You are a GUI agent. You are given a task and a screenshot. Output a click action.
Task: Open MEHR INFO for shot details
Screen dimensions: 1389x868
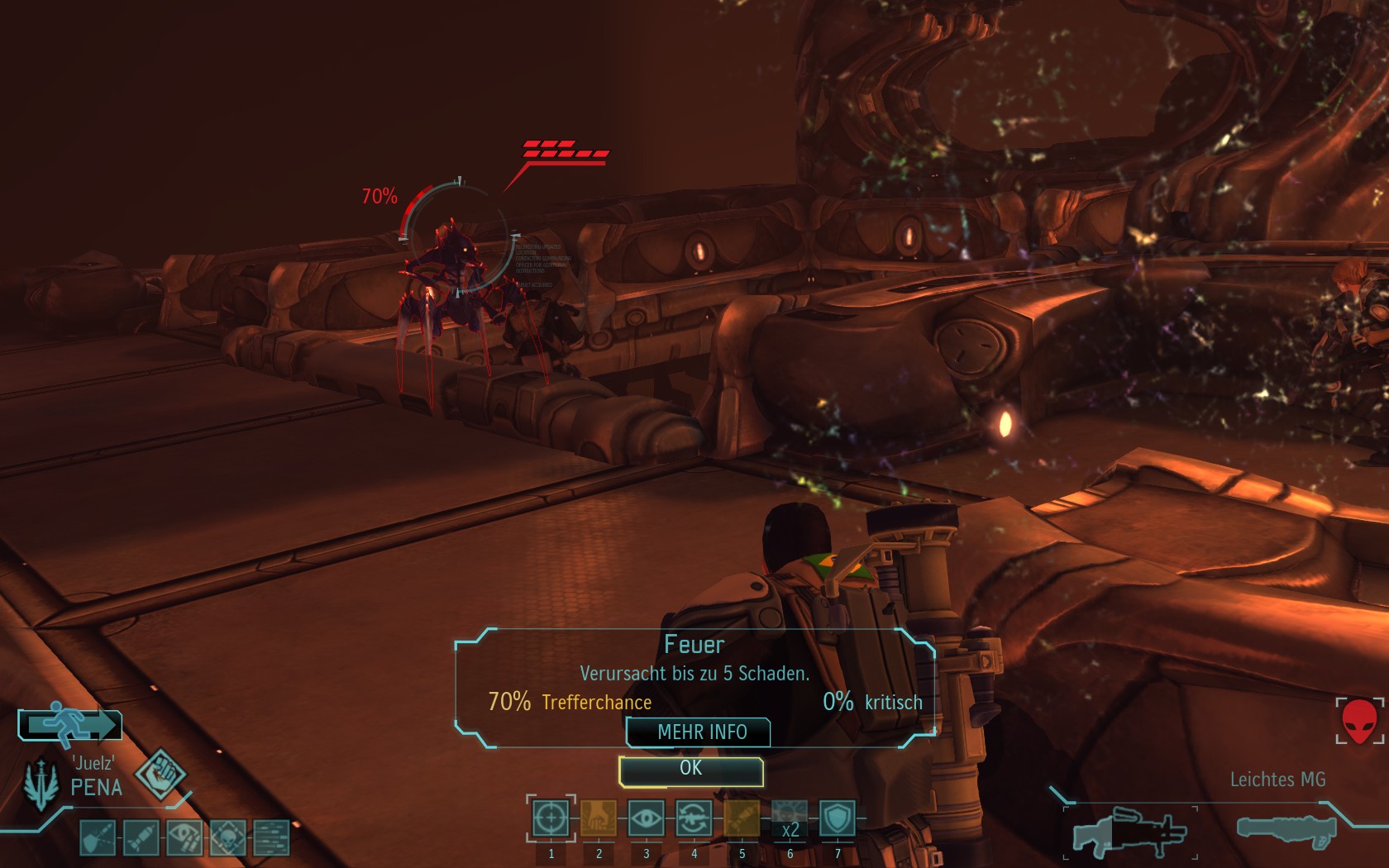pyautogui.click(x=700, y=732)
